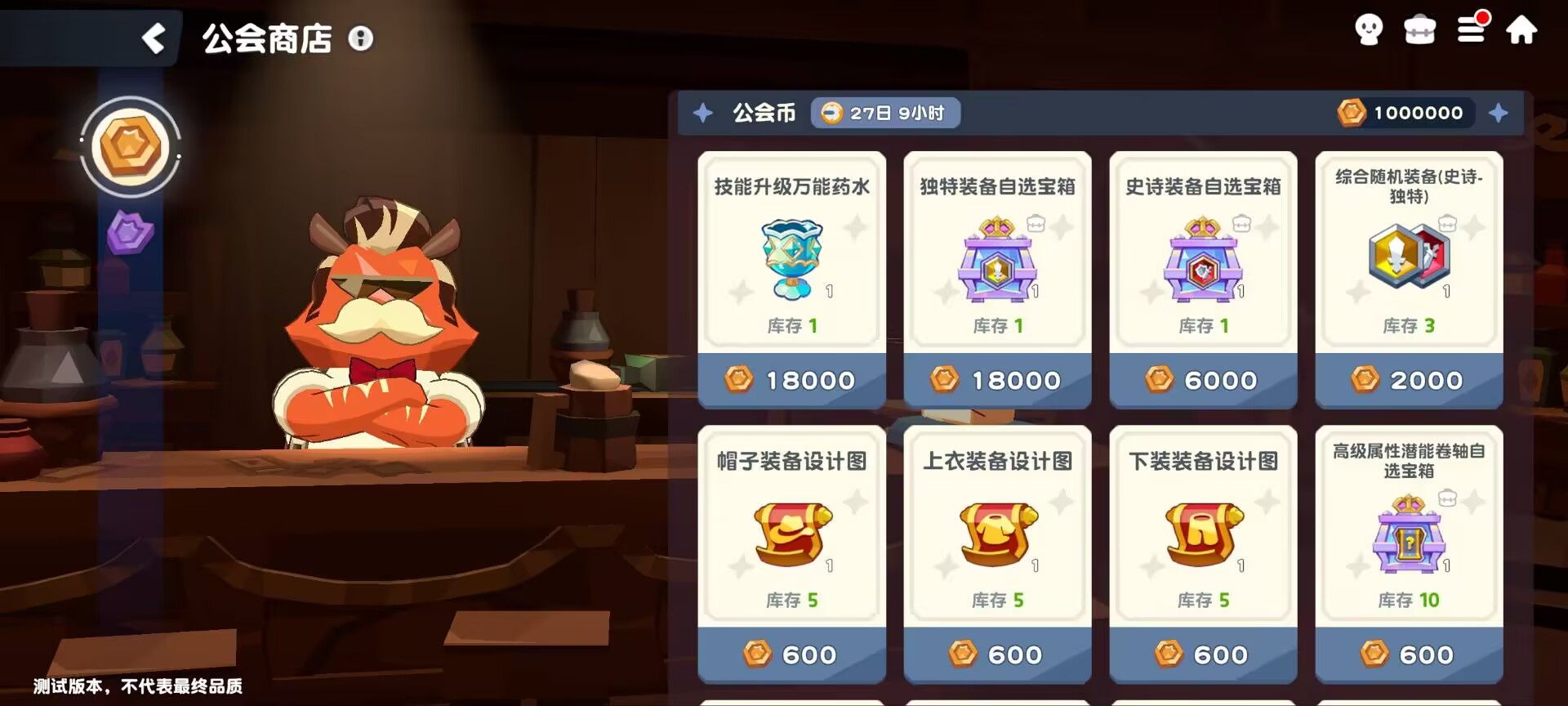Image resolution: width=1568 pixels, height=706 pixels.
Task: Click the circular progress ring around the coin tab
Action: (x=130, y=147)
